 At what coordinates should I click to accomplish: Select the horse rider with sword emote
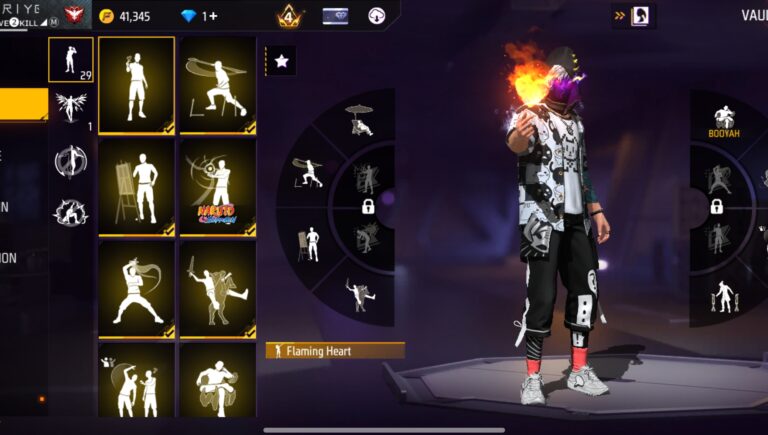(217, 289)
